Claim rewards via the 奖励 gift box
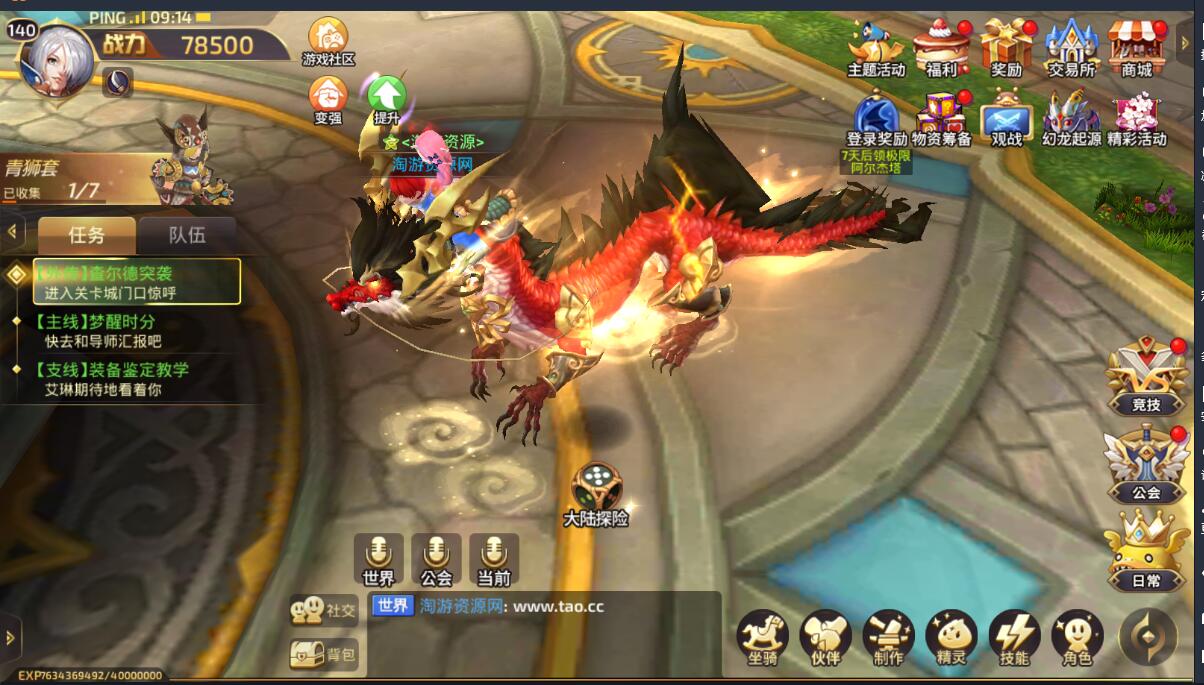 [x=1006, y=46]
